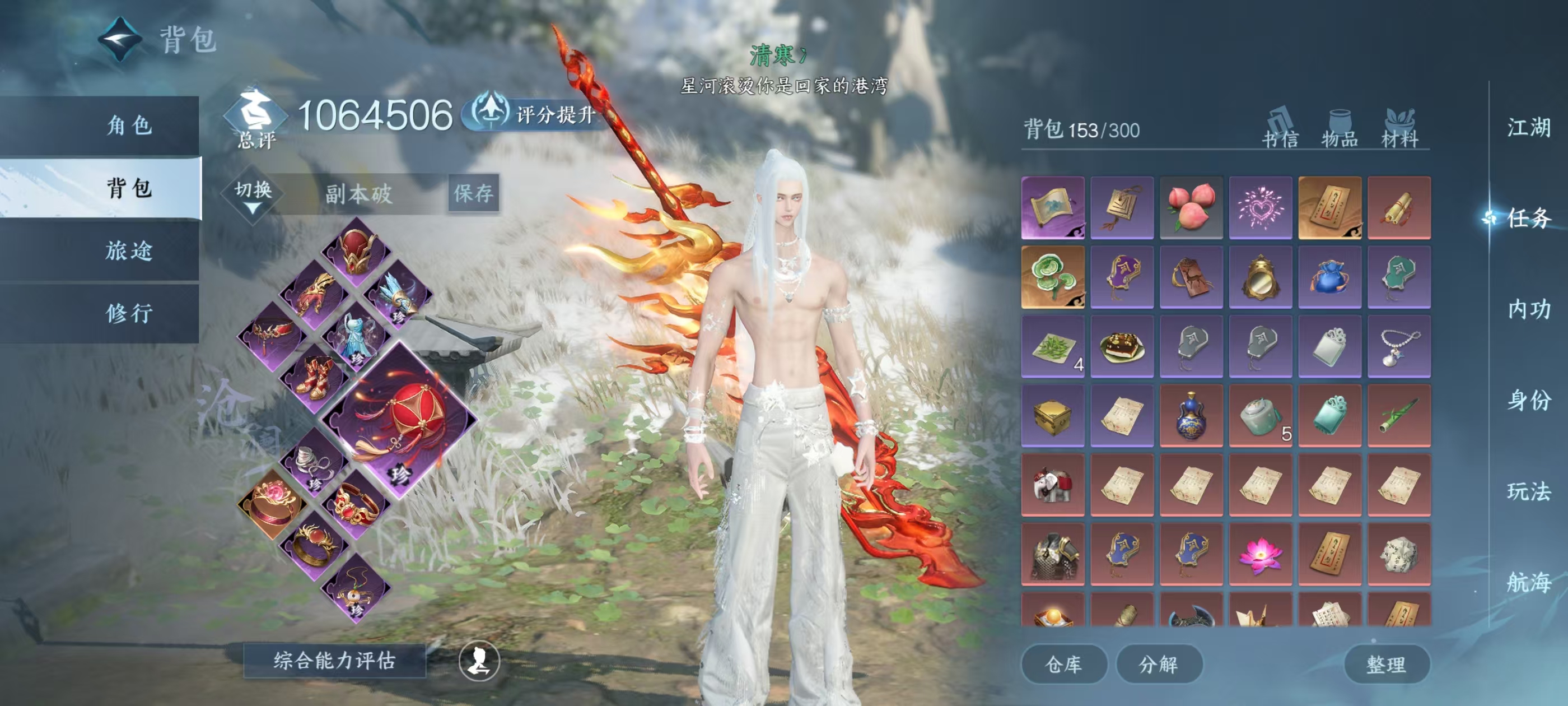Image resolution: width=1568 pixels, height=706 pixels.
Task: Select the blue porcelain vase item
Action: click(1191, 415)
